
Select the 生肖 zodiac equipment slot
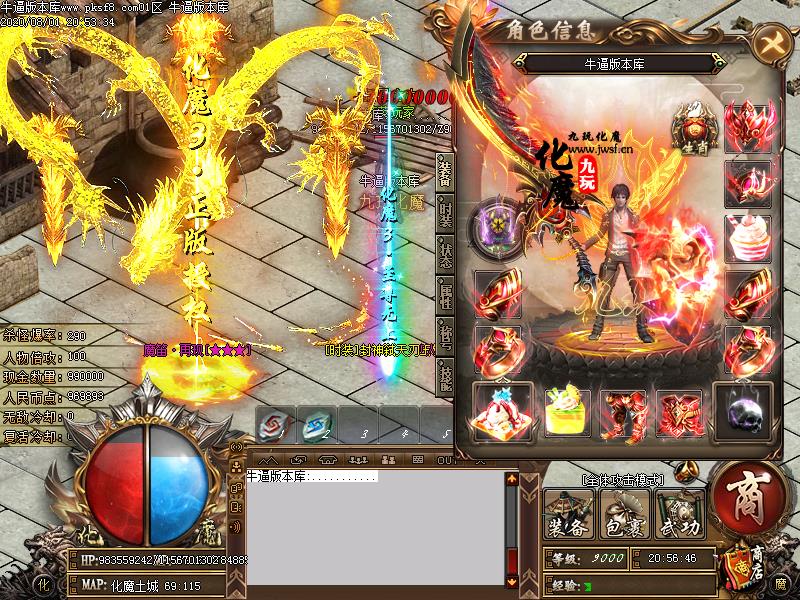(x=691, y=126)
